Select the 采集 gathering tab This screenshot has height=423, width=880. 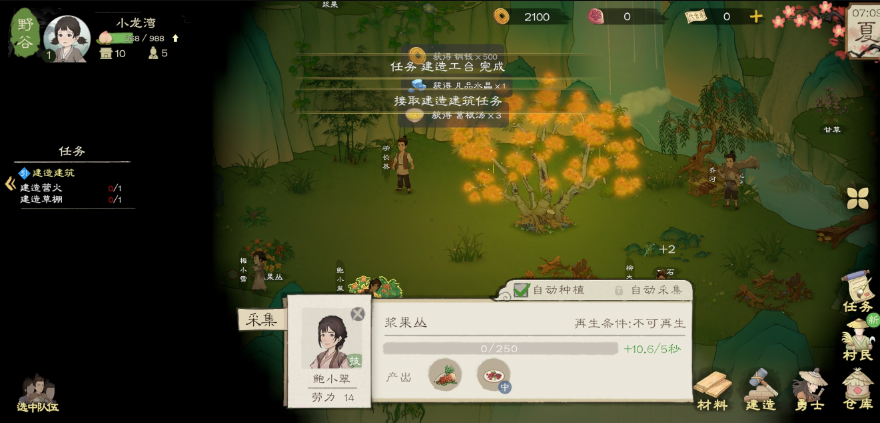tap(261, 319)
